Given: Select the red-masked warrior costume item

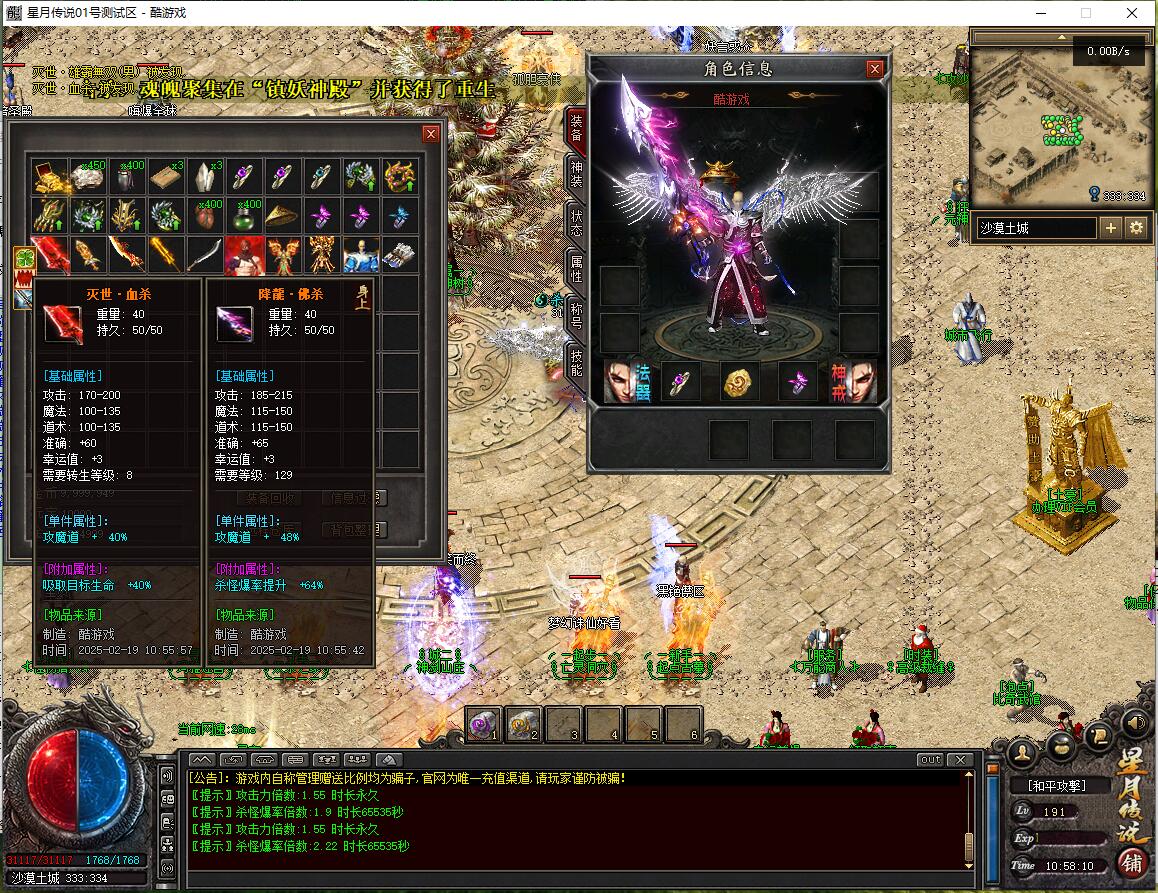Looking at the screenshot, I should pos(244,254).
